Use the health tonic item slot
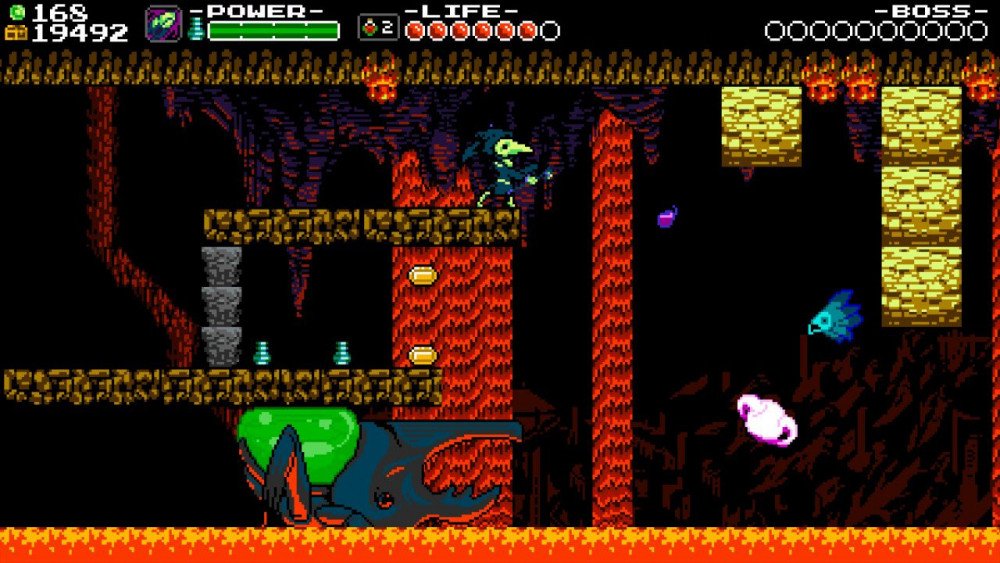 pyautogui.click(x=377, y=28)
